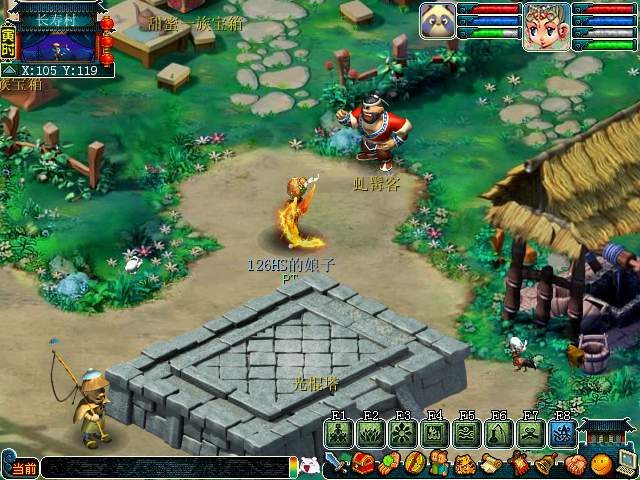The width and height of the screenshot is (640, 480).
Task: Cast the F4 skill
Action: [x=435, y=433]
